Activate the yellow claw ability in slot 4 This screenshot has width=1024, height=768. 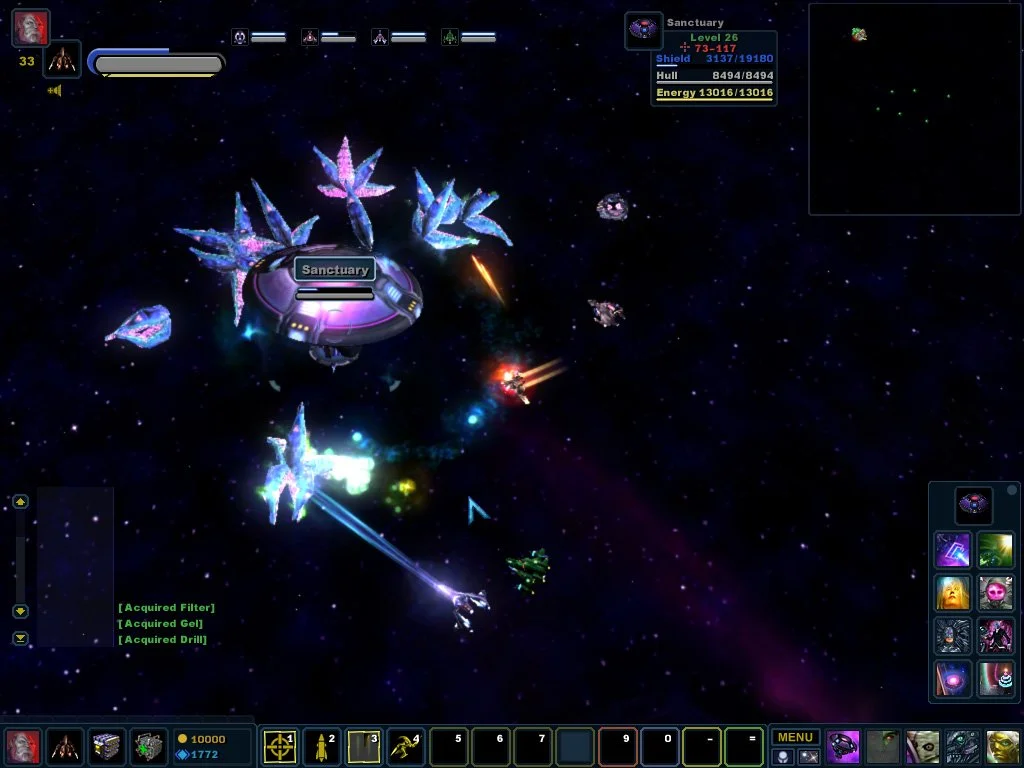click(405, 746)
